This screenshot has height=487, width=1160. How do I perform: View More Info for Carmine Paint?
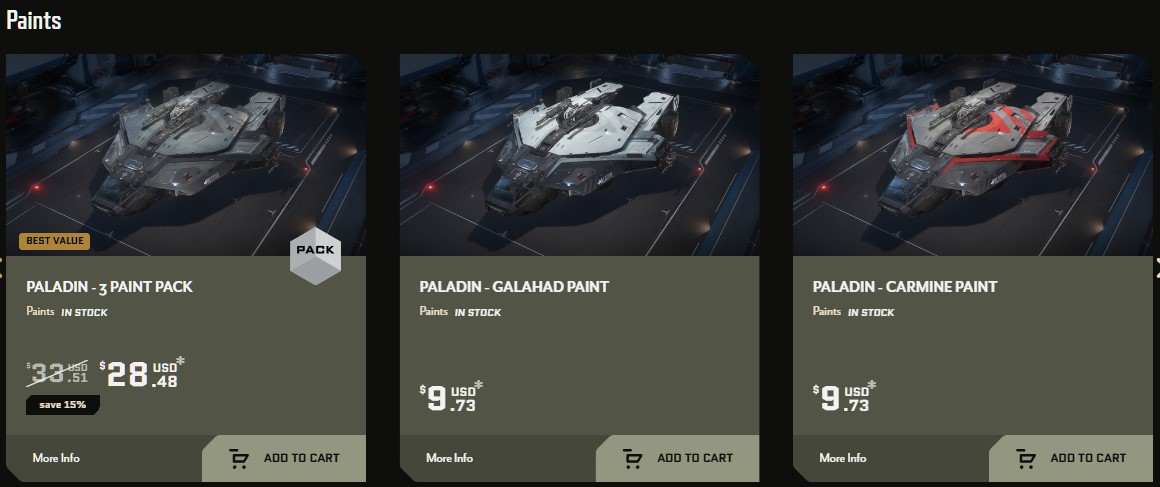coord(842,458)
